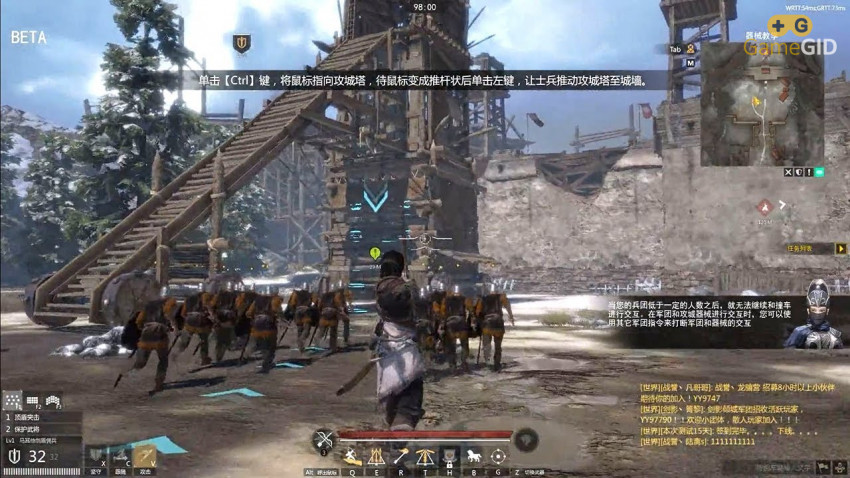850x478 pixels.
Task: Activate the crosshair target skill
Action: click(x=498, y=457)
